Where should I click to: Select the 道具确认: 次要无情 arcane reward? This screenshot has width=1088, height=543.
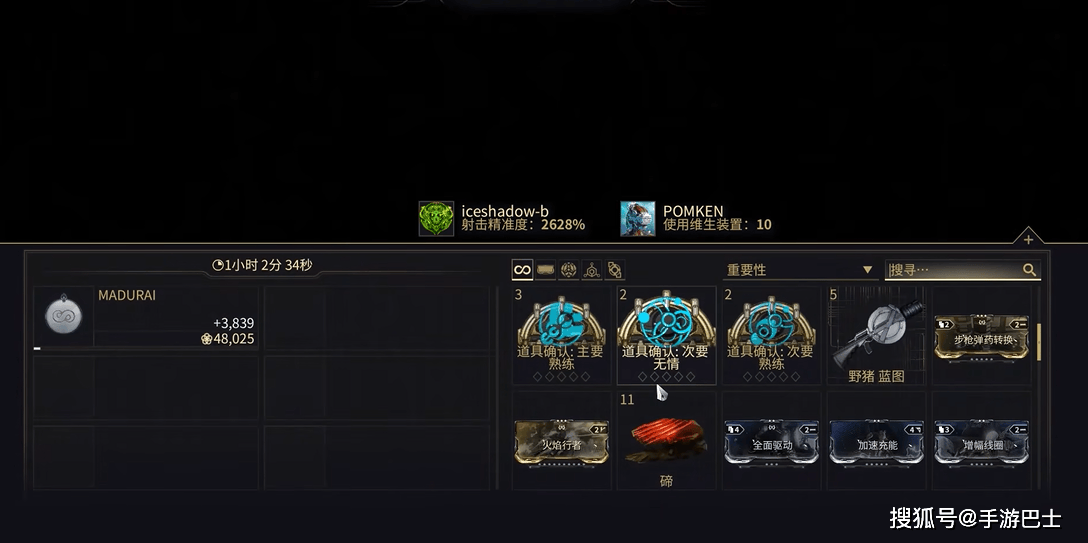click(666, 334)
